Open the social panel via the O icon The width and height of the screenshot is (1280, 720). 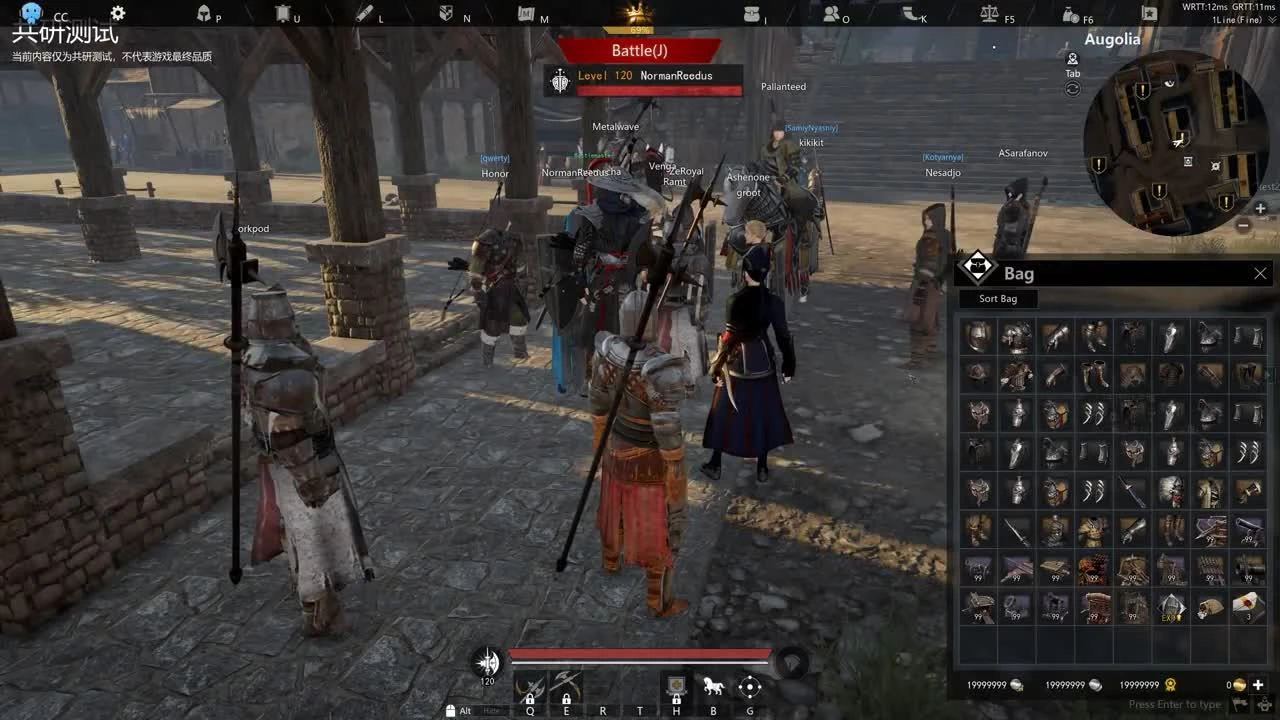click(x=832, y=15)
